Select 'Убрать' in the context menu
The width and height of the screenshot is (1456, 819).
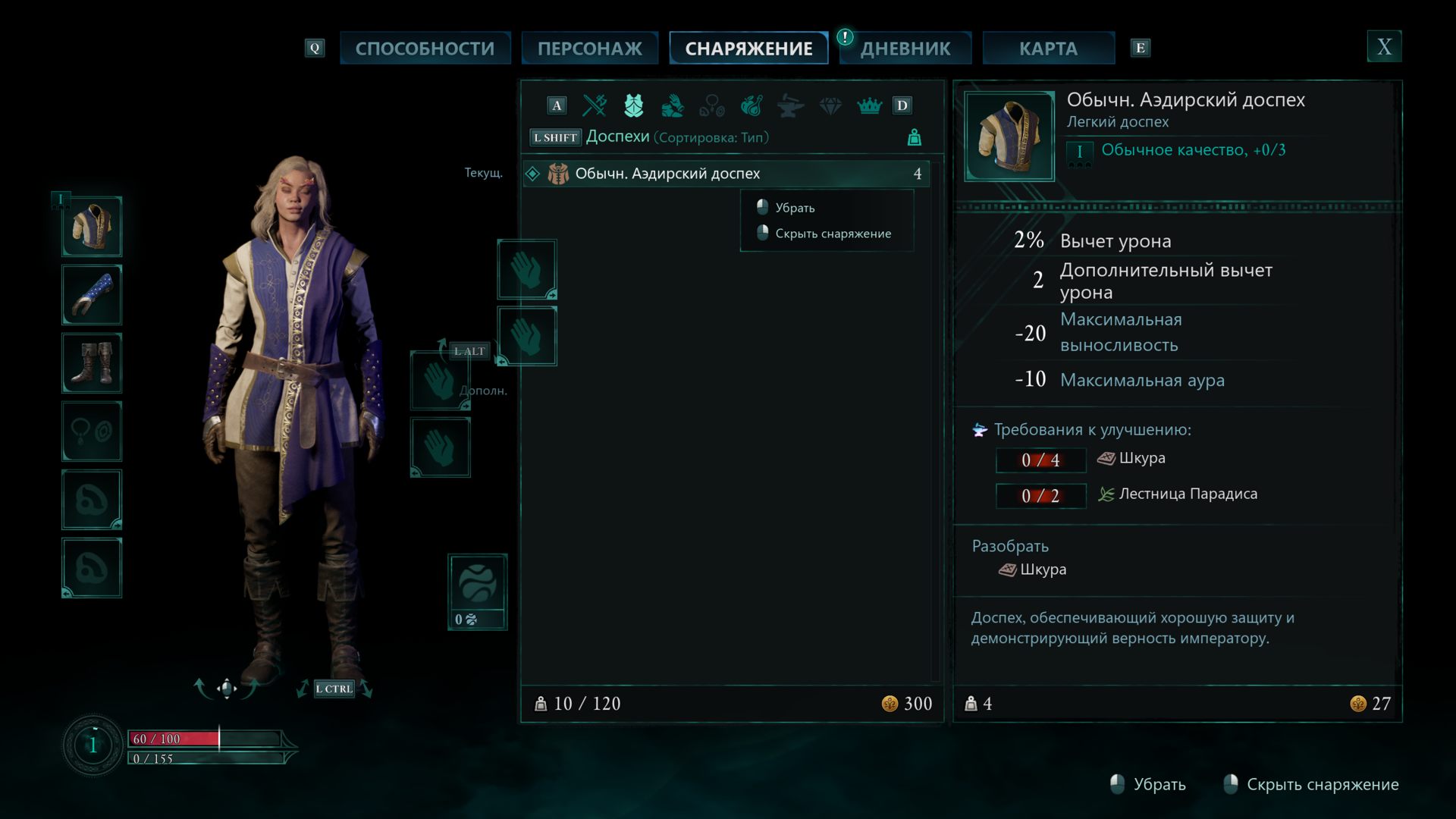pos(795,206)
